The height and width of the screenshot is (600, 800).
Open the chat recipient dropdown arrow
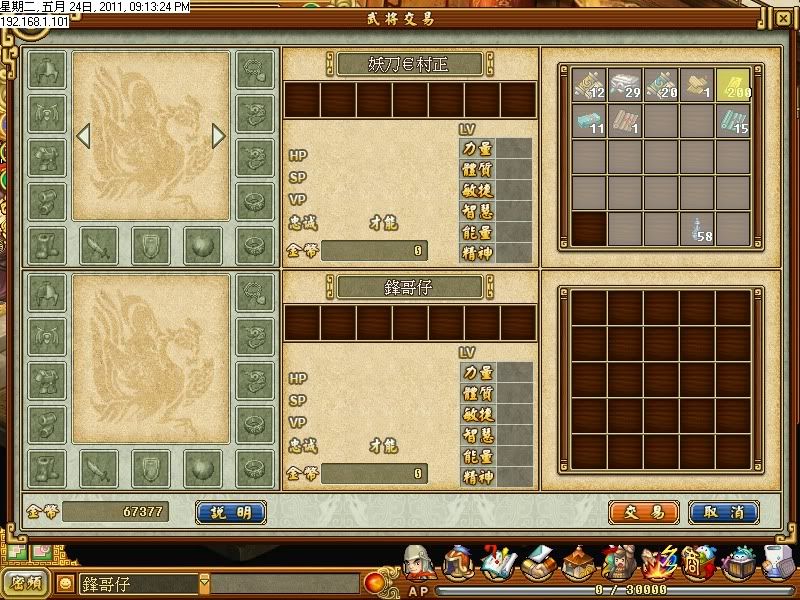click(x=204, y=582)
